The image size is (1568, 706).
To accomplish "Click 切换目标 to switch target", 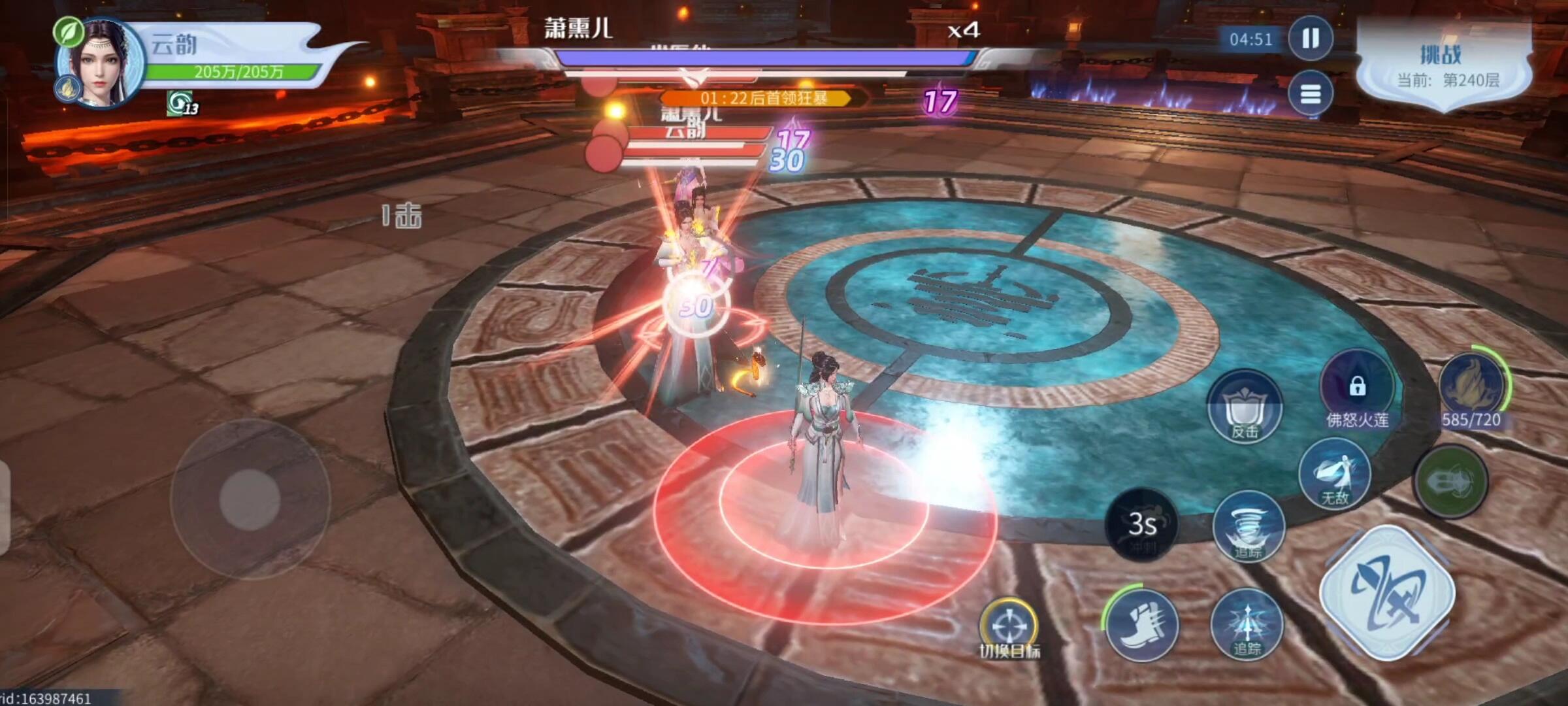I will (1009, 628).
